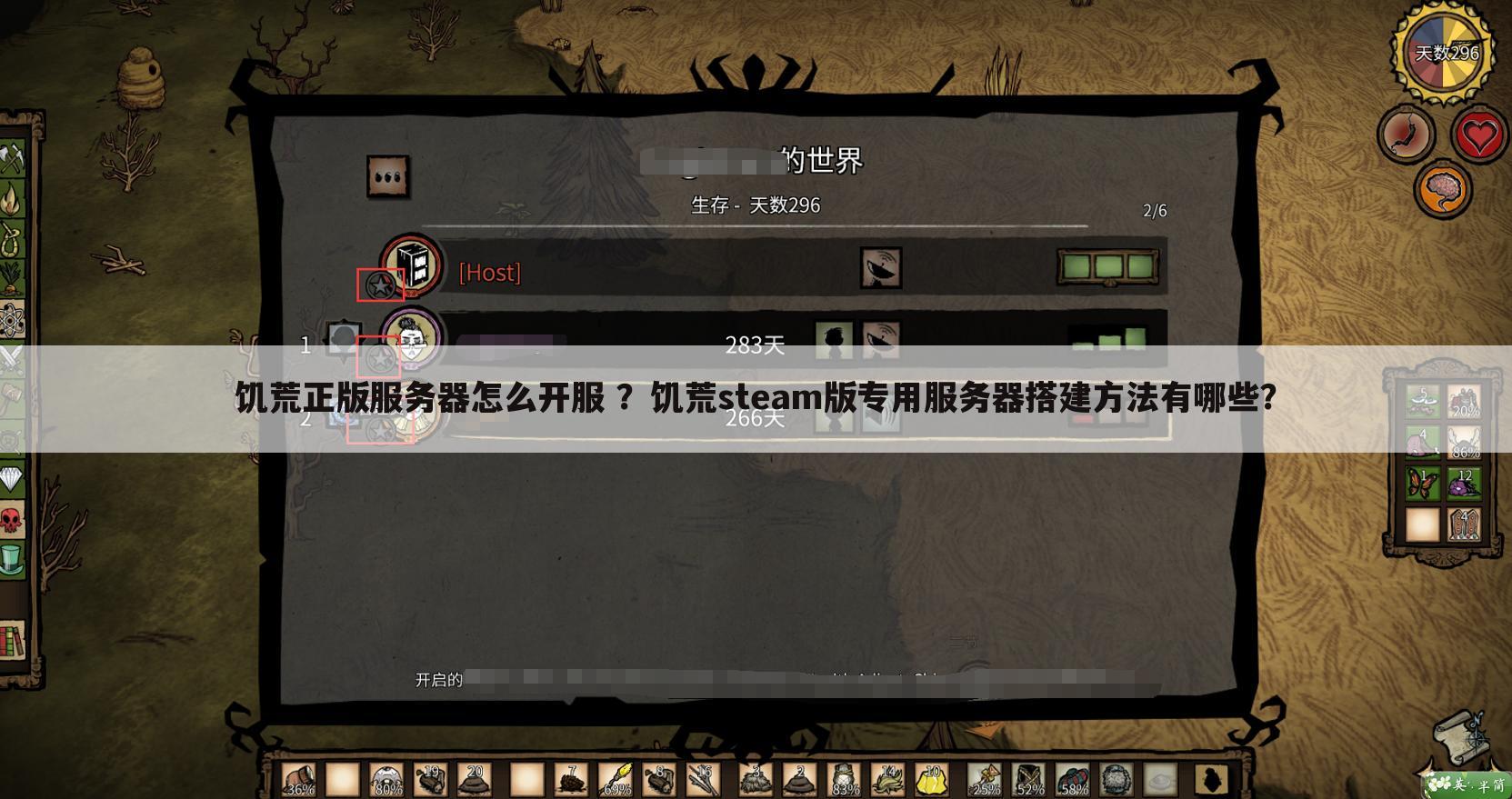Click the [Host] player name

pos(489,273)
